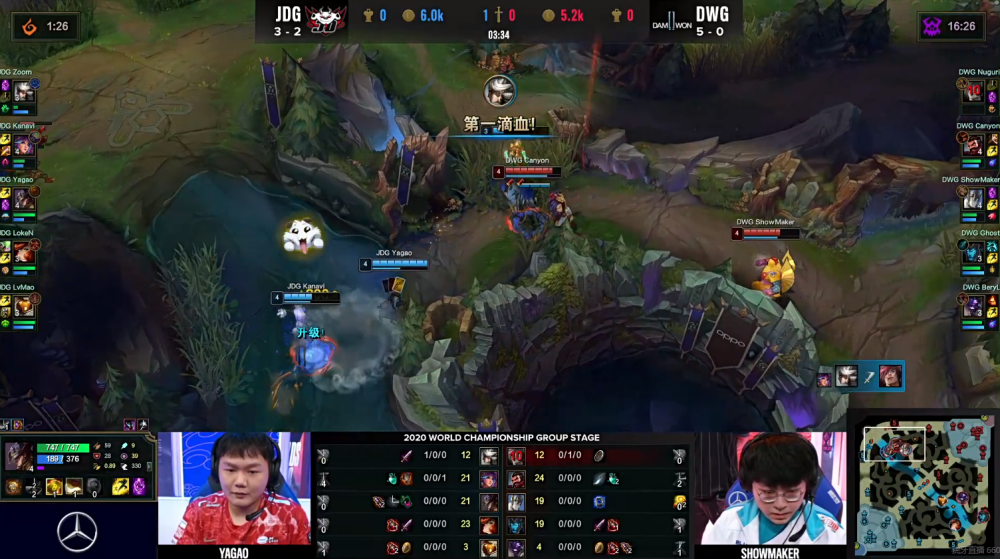Select JDG Zoom's champion portrait
Screen dimensions: 1000x559
tap(24, 92)
